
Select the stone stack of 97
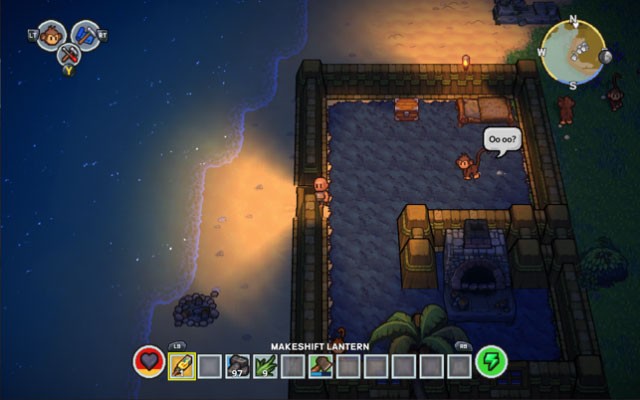click(x=238, y=365)
